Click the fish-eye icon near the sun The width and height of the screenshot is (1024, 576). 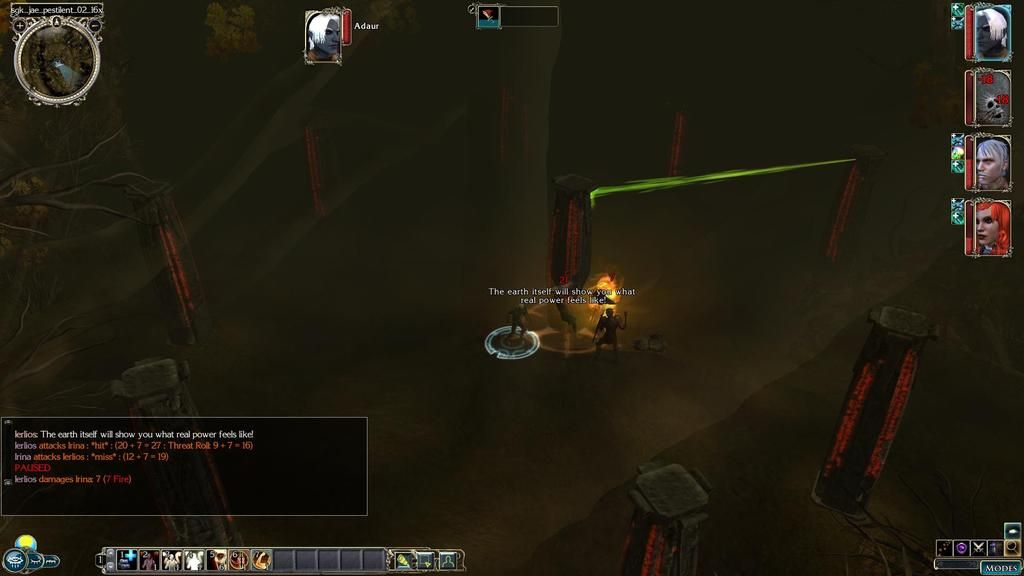point(16,561)
